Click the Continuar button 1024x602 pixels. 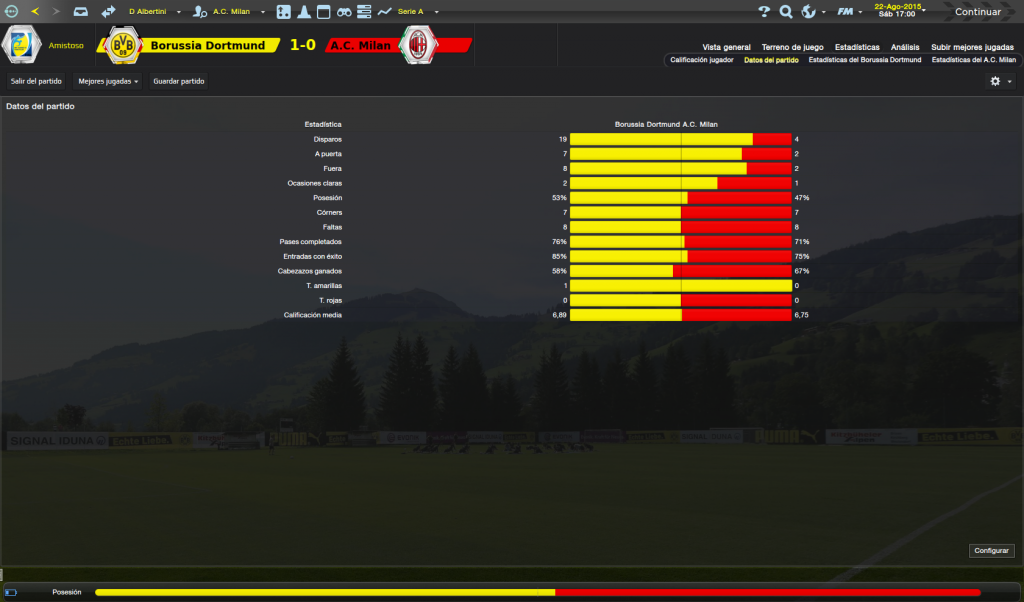pos(977,12)
